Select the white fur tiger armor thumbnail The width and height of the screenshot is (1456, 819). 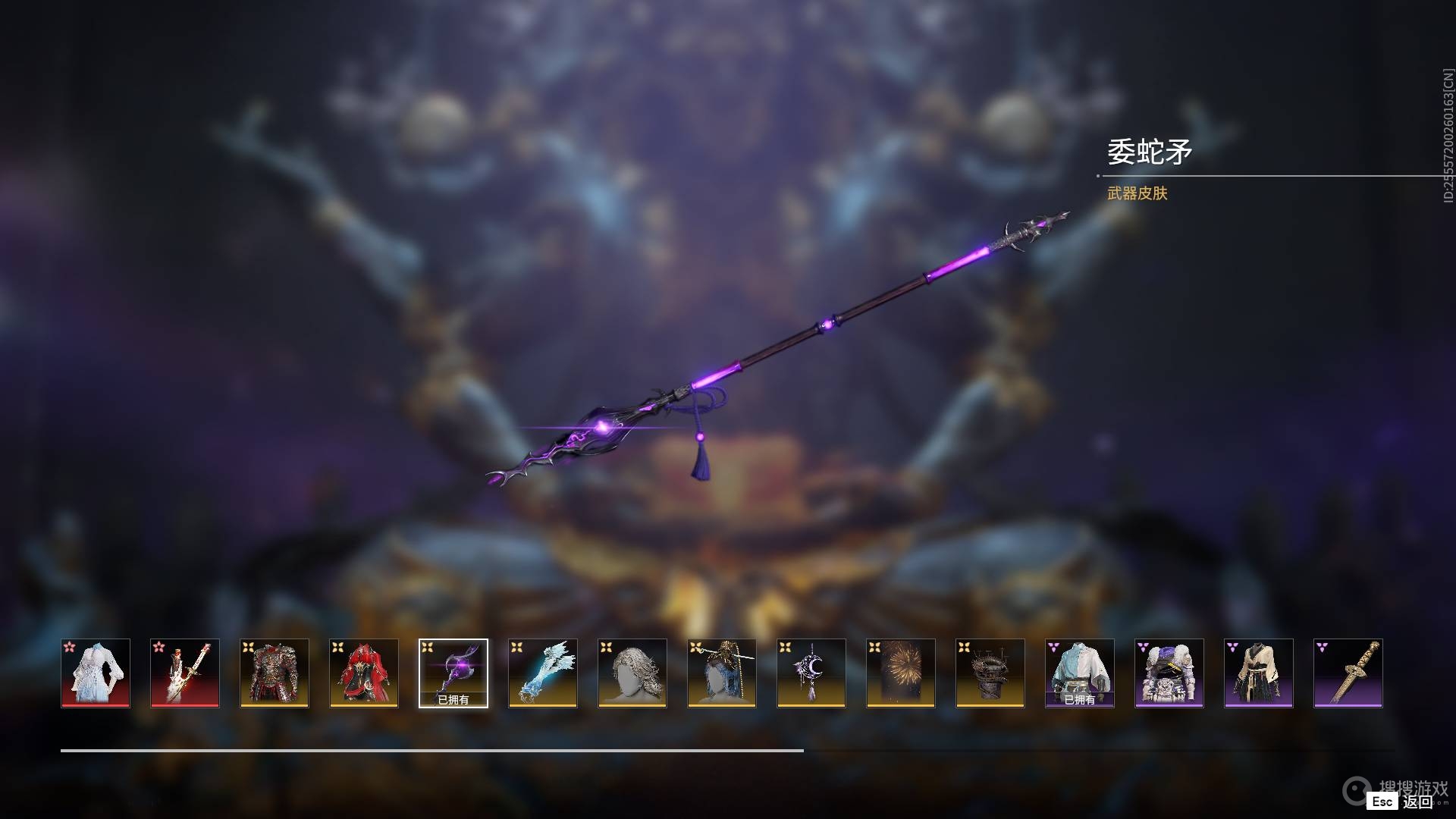(x=1169, y=673)
